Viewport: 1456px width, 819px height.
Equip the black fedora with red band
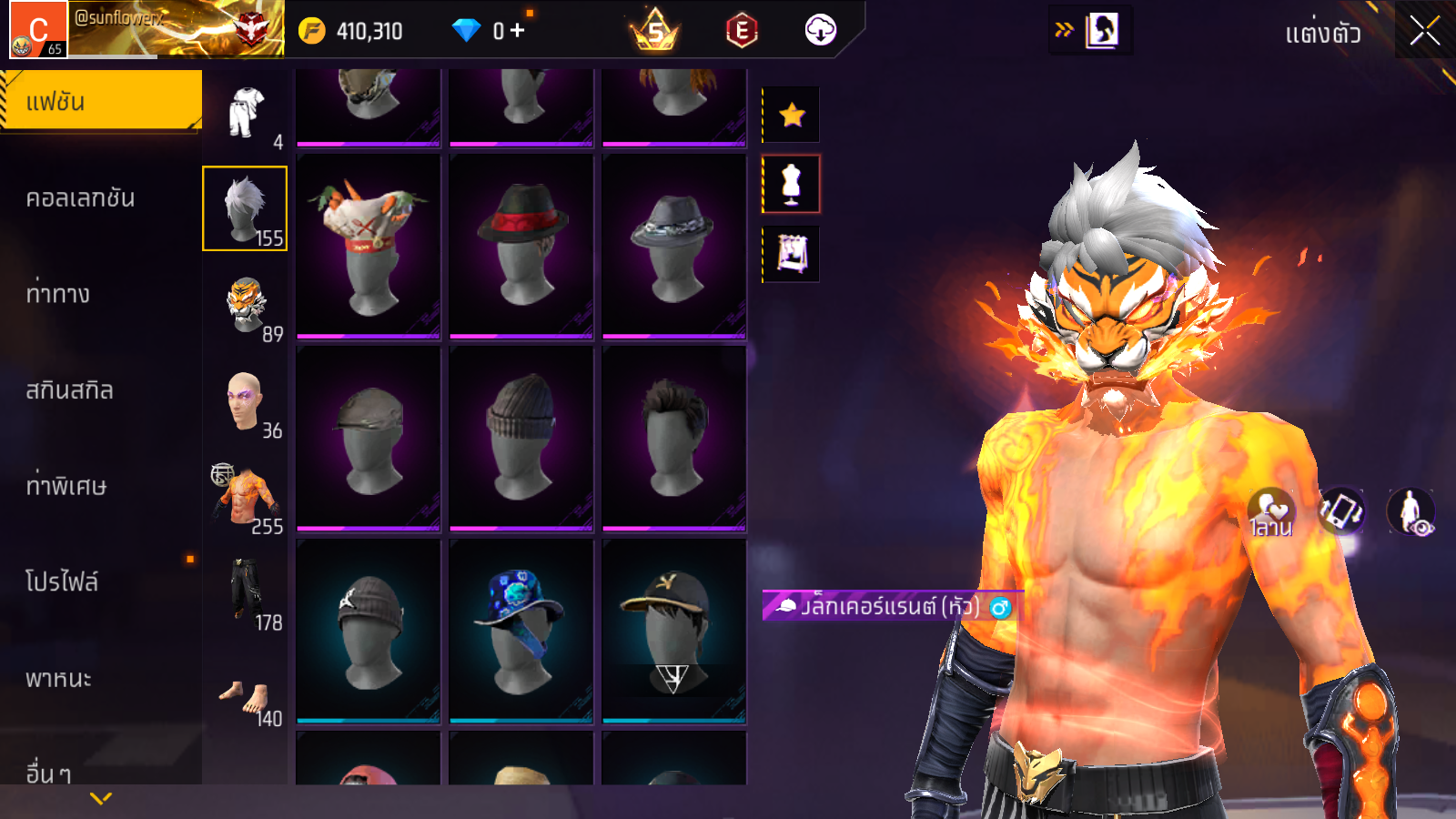click(521, 246)
